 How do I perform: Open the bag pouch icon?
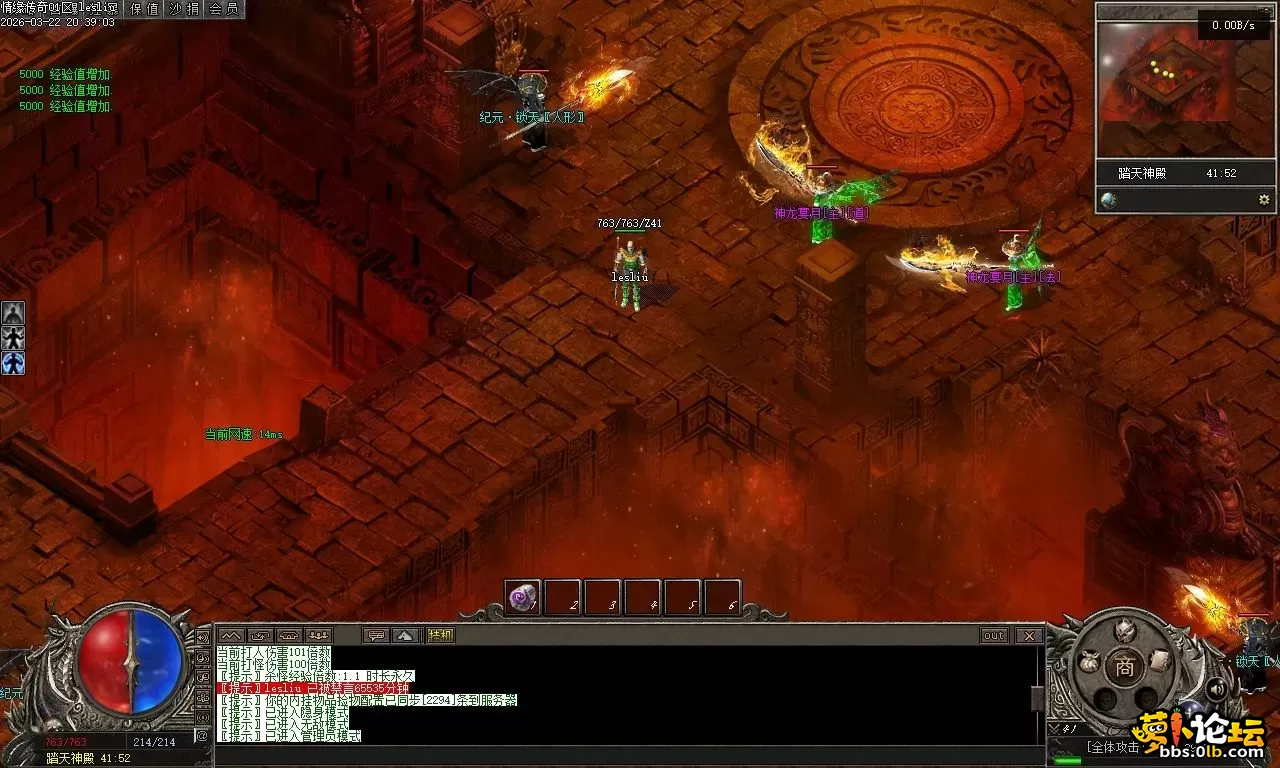coord(1091,661)
